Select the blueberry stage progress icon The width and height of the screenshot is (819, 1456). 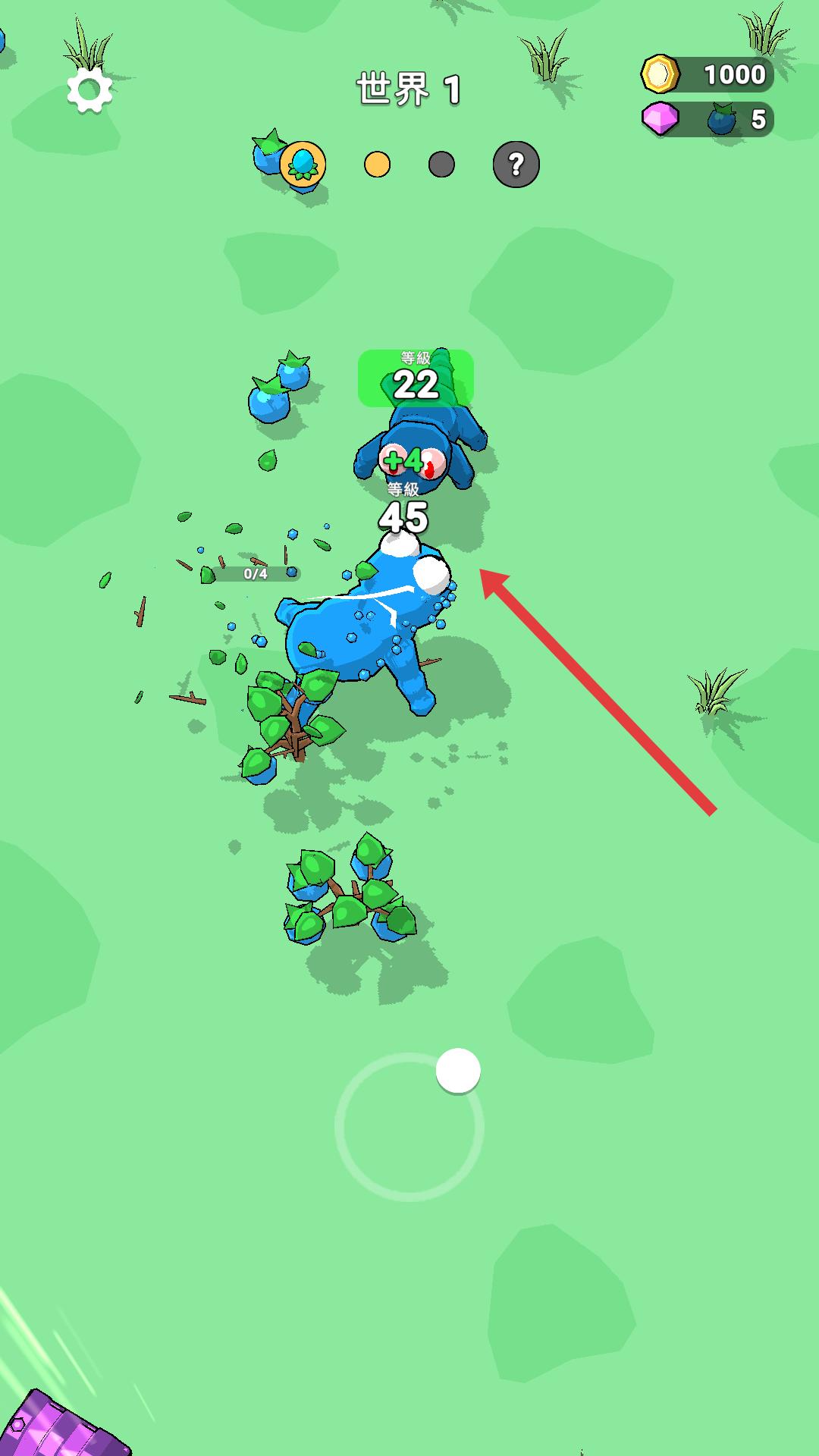point(303,164)
